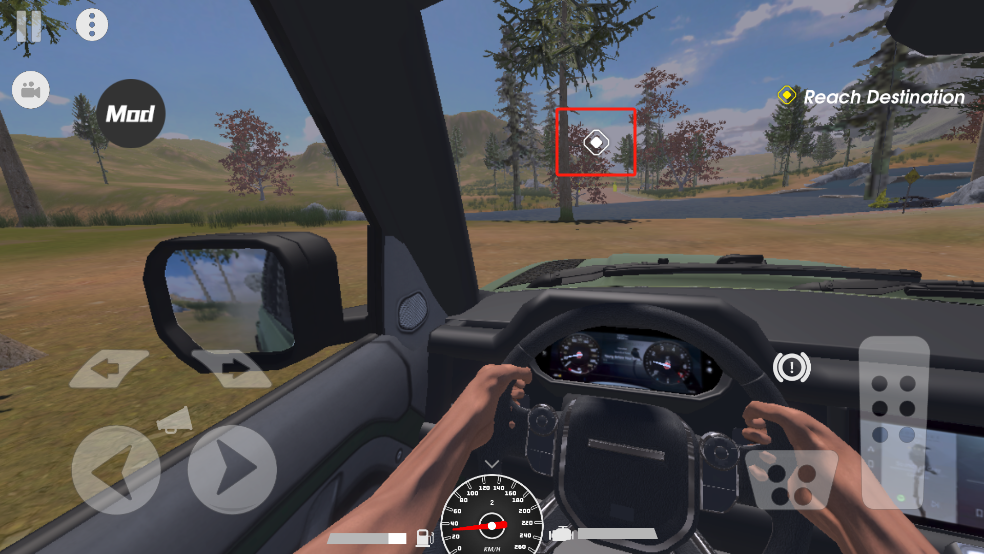Engage the handbrake icon

791,368
